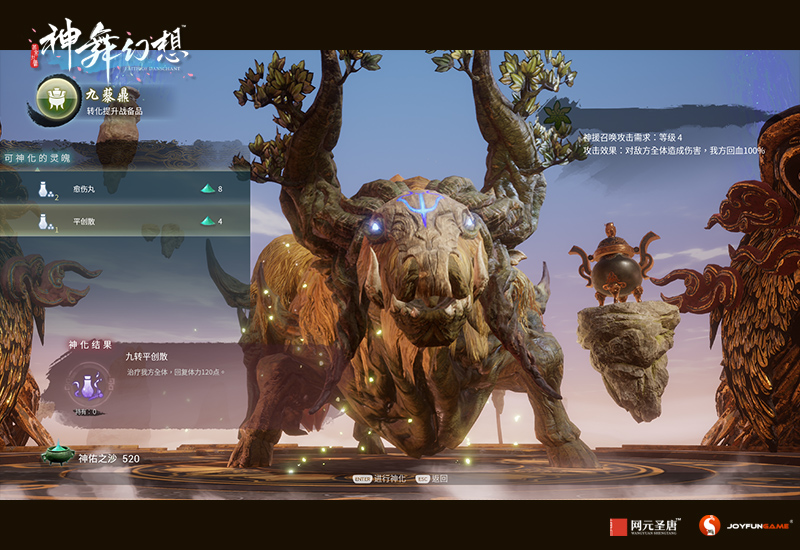Click the 九黎鼎 cauldron icon
This screenshot has width=800, height=550.
point(59,97)
